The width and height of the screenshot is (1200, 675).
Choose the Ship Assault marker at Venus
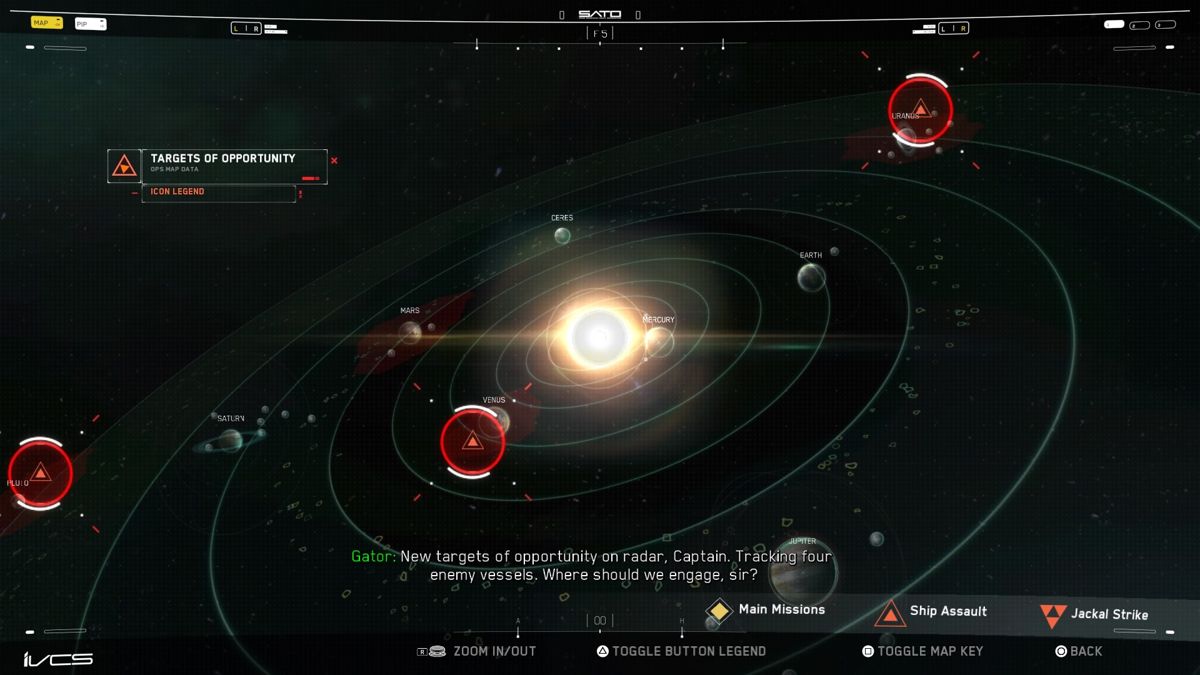[x=472, y=441]
